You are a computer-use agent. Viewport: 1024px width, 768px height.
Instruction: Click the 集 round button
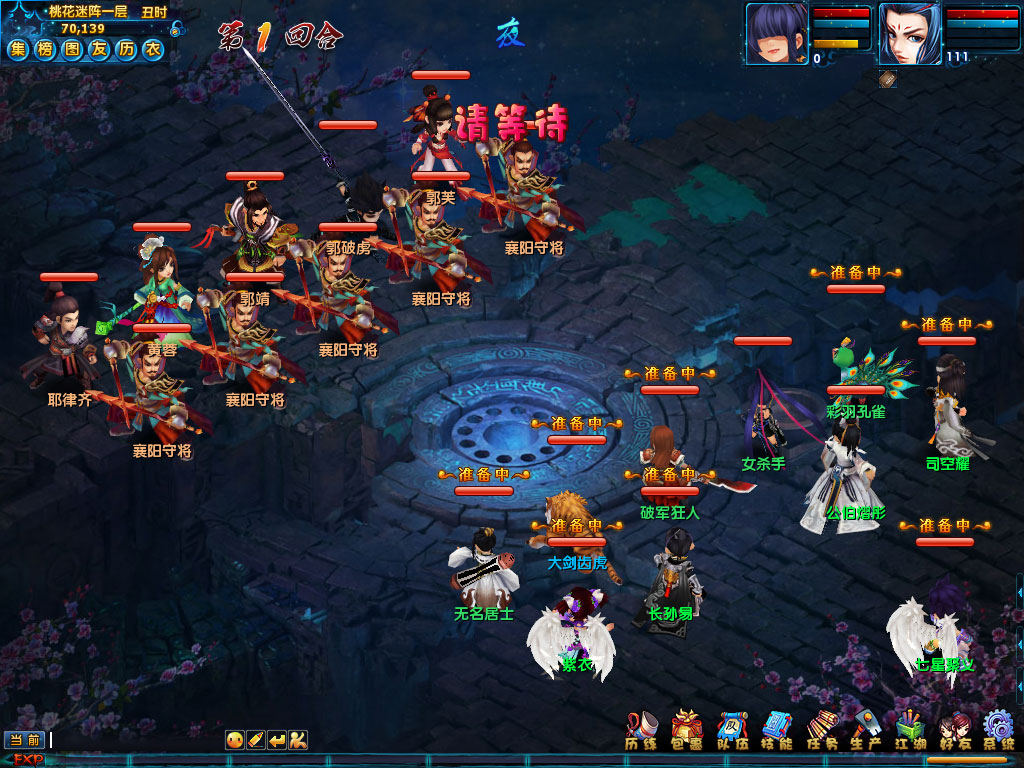pos(18,48)
